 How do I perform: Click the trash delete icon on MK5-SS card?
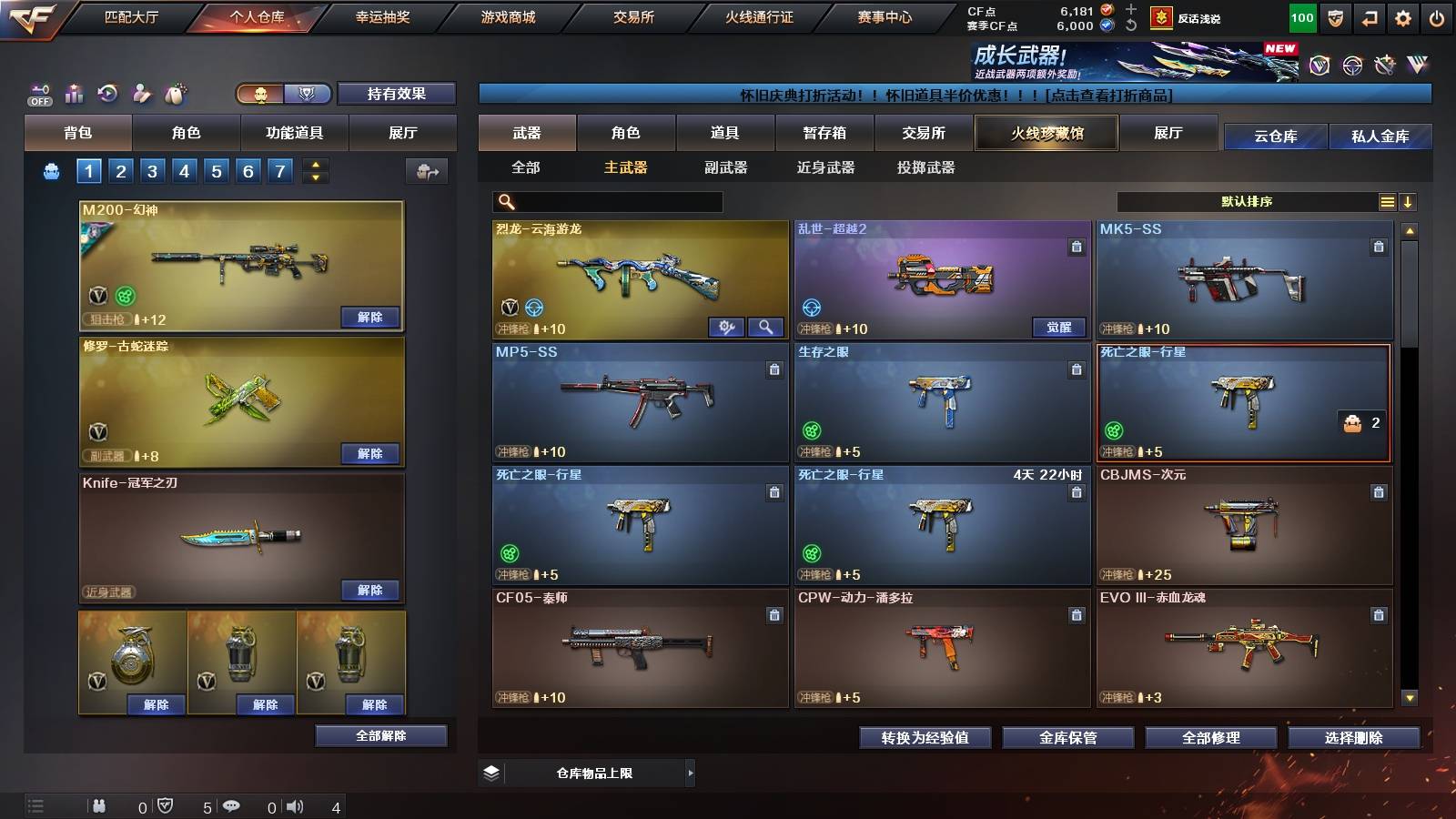(x=1378, y=246)
